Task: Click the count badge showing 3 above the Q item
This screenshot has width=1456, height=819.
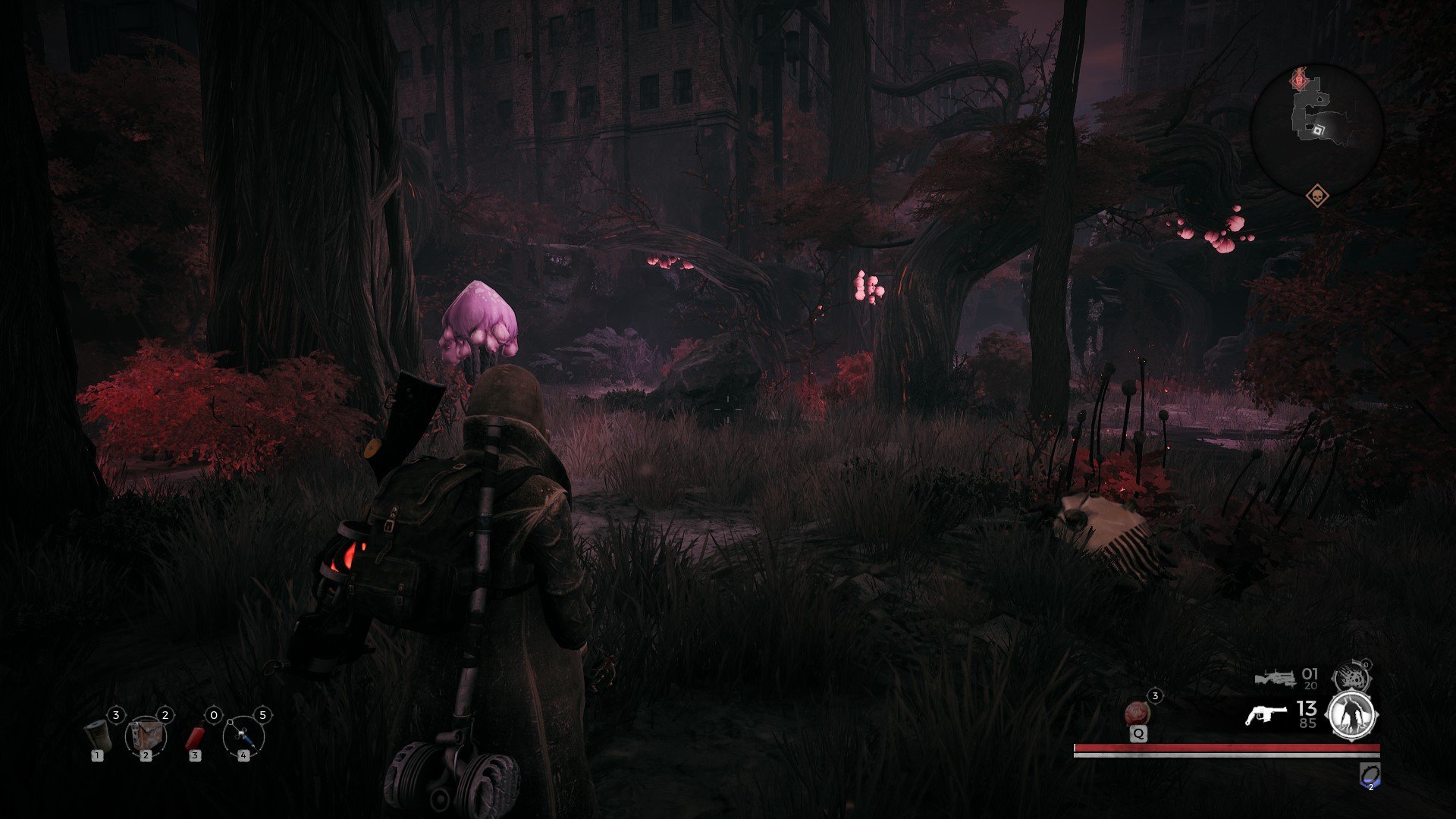Action: click(x=1155, y=695)
